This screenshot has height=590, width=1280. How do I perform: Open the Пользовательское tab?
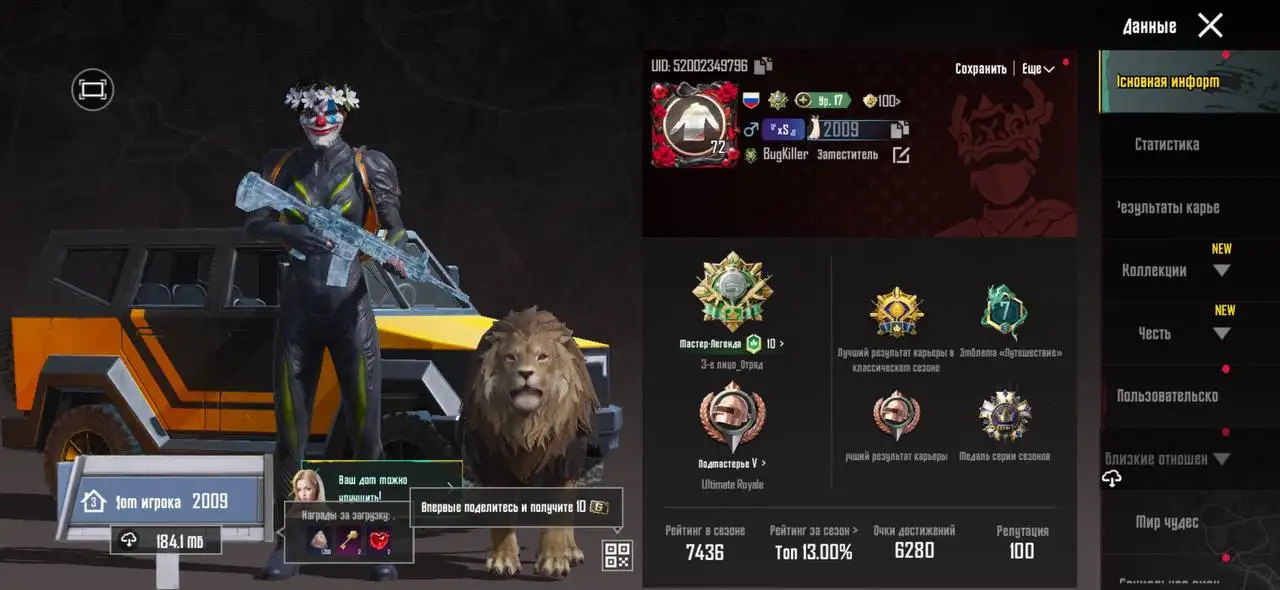point(1167,396)
